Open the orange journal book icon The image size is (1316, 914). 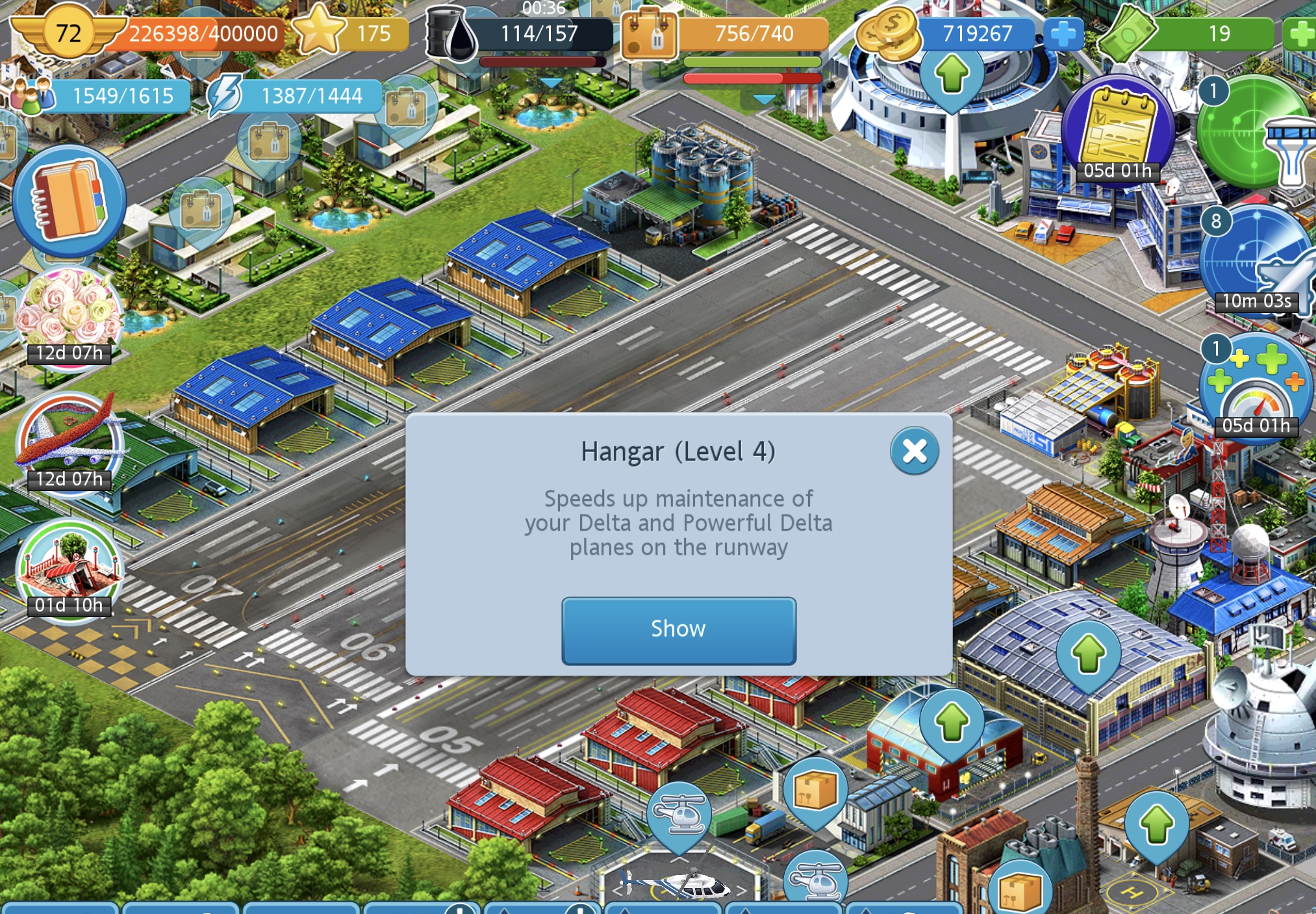tap(69, 200)
